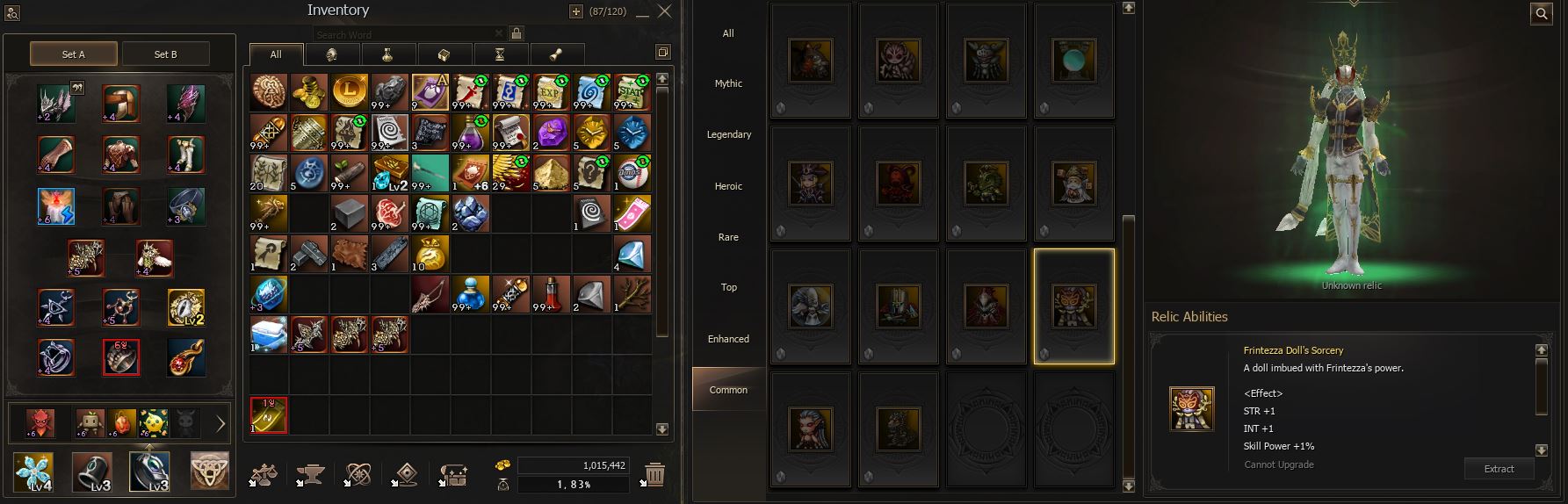Expand inventory with the plus button
This screenshot has height=504, width=1568.
pos(575,11)
